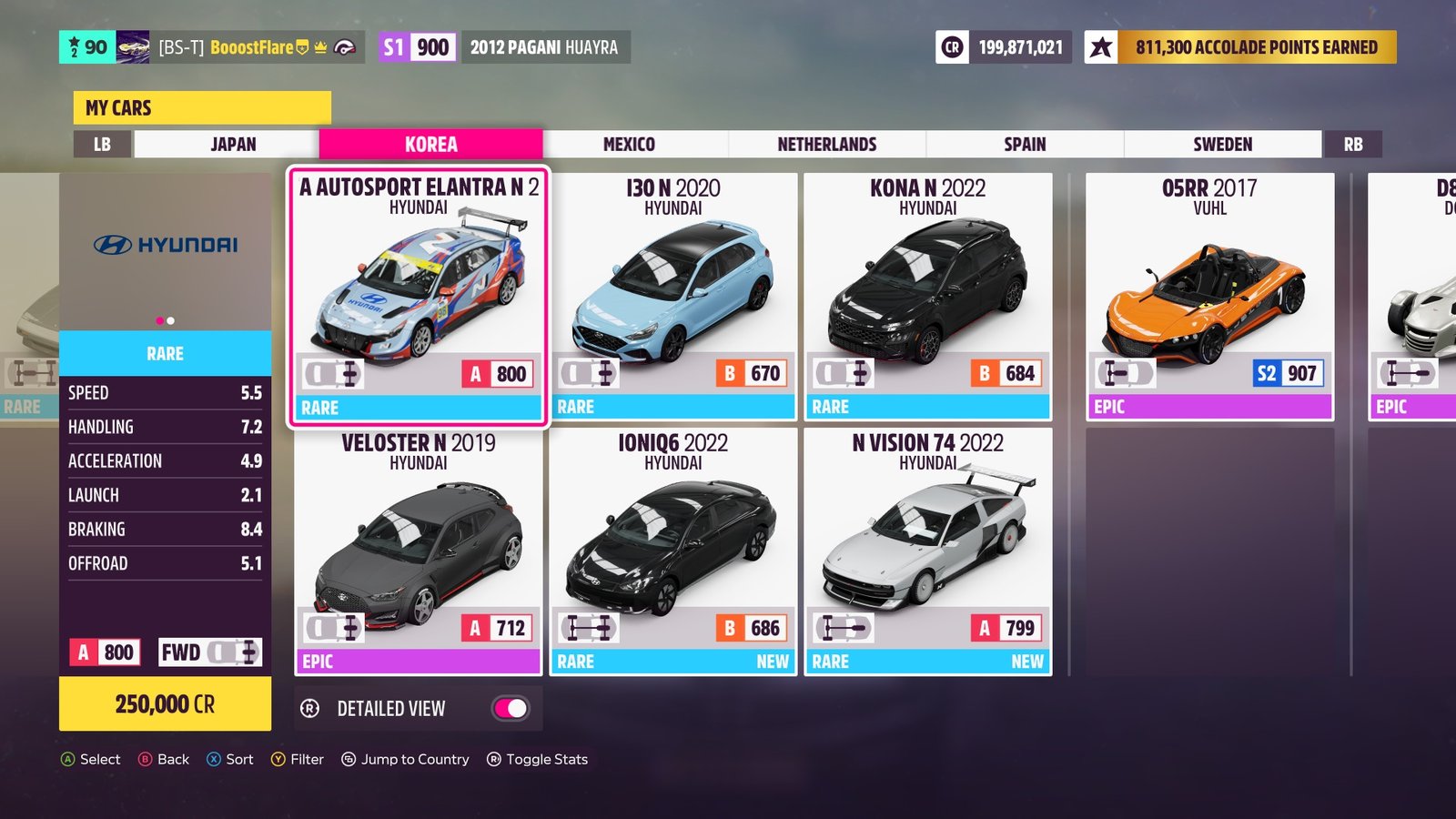The height and width of the screenshot is (819, 1456).
Task: Choose the Hyundai Ioniq6 2022 tile
Action: [x=673, y=551]
